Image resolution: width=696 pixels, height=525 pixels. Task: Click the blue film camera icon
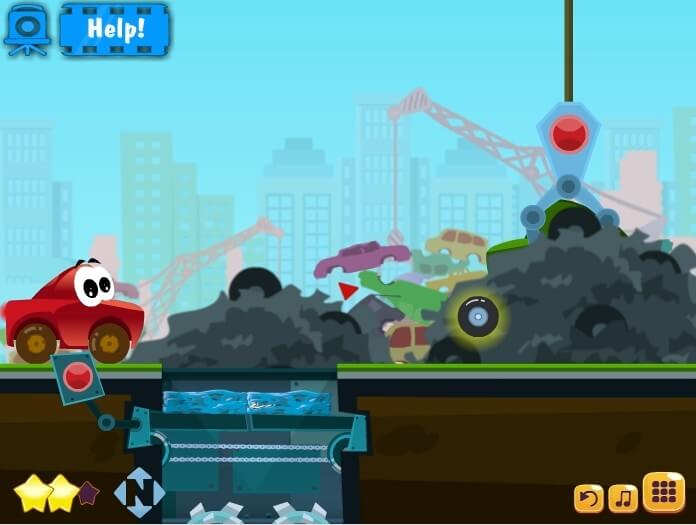click(27, 28)
